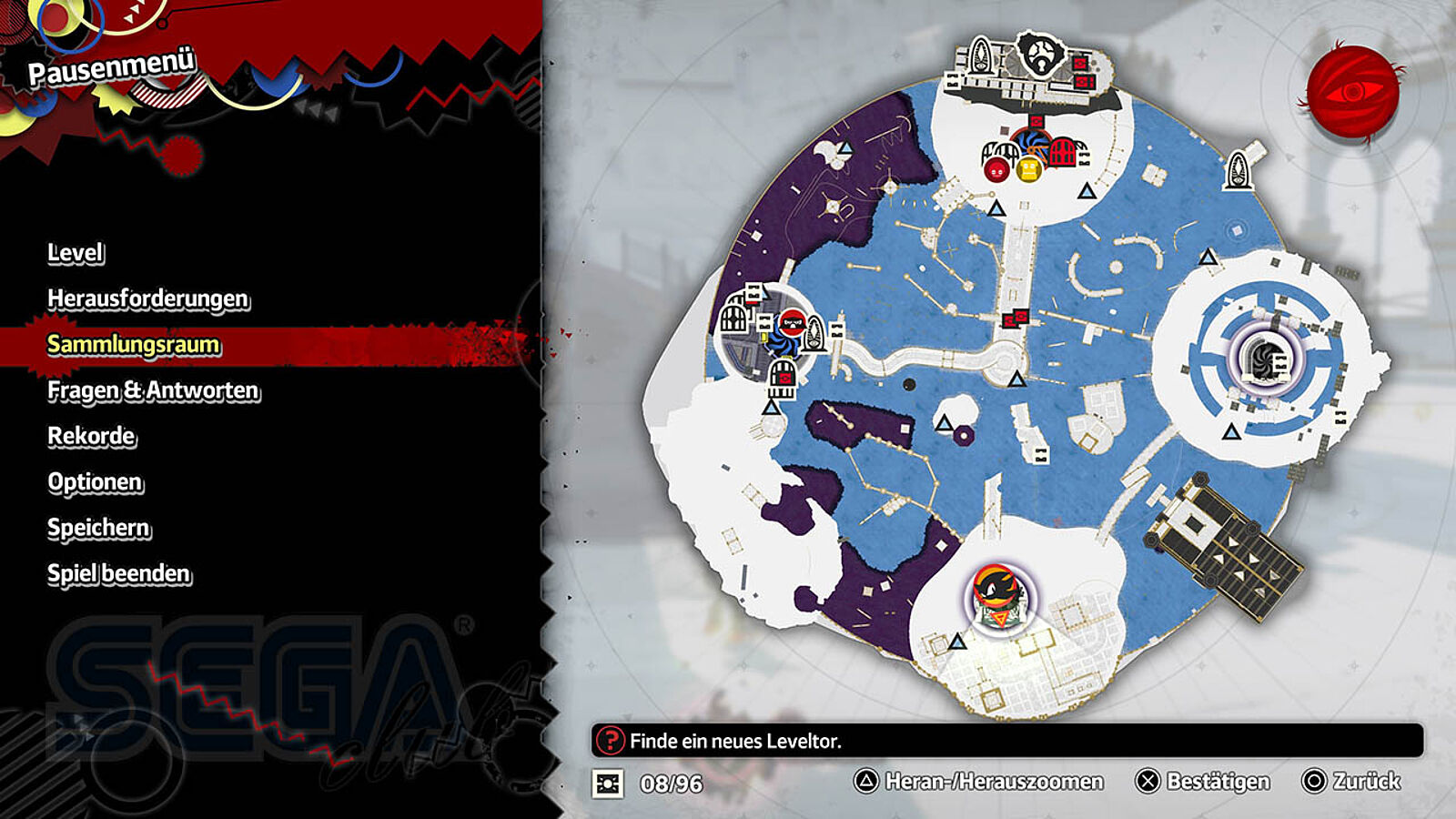Viewport: 1456px width, 819px height.
Task: Show the Rekorde screen
Action: click(x=91, y=436)
